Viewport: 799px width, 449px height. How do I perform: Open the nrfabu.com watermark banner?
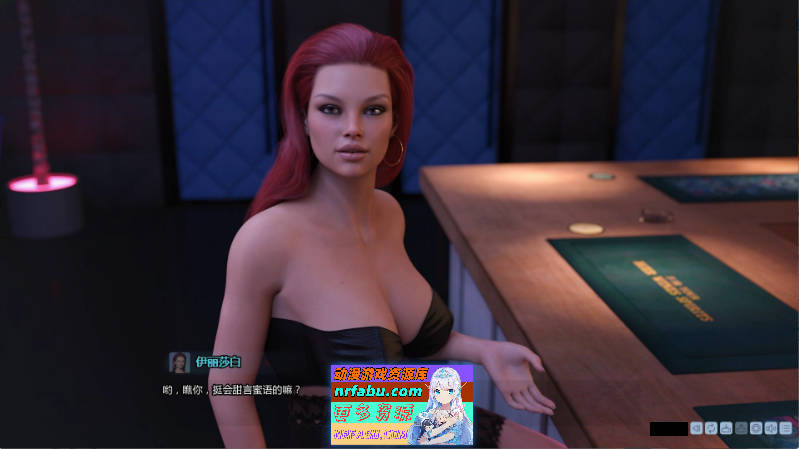(x=401, y=403)
